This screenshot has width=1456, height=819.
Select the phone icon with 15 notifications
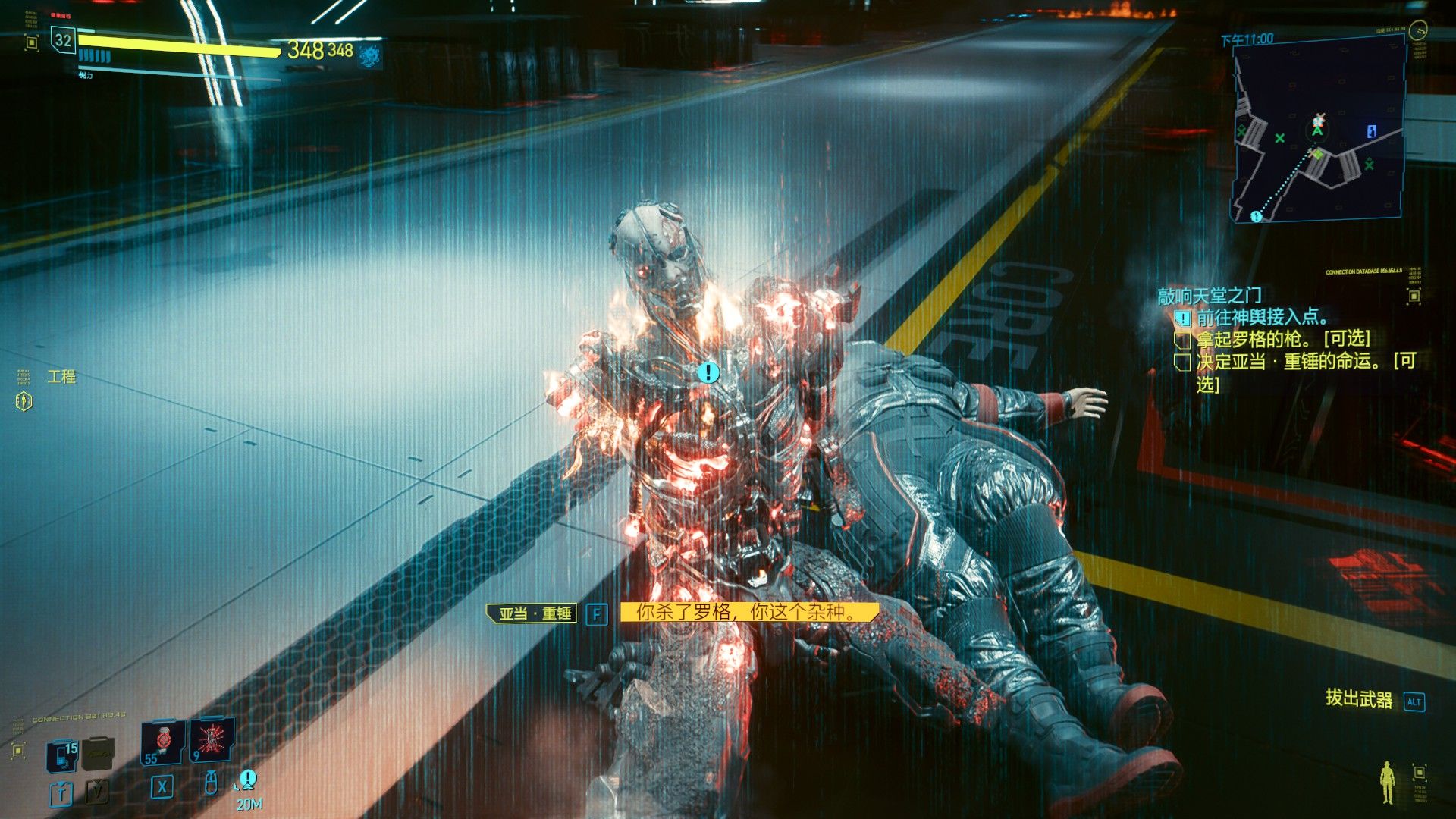61,755
